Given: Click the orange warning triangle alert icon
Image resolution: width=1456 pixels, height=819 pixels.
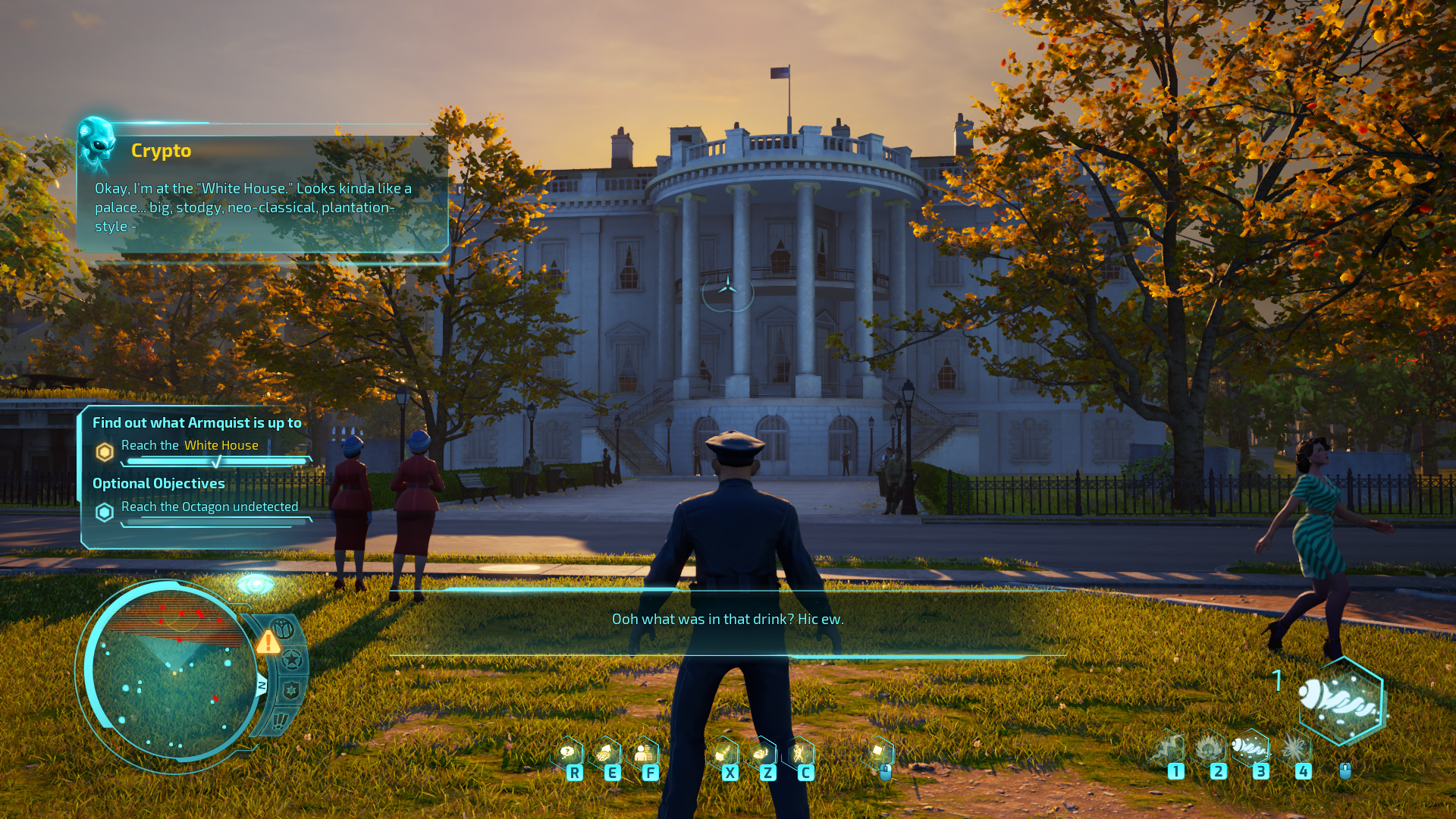Looking at the screenshot, I should (268, 643).
